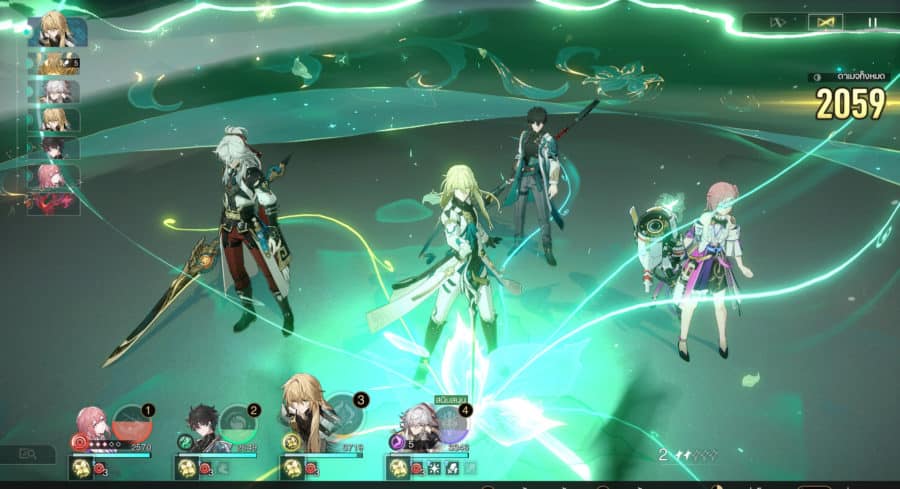Open the battle details magnifier button
The width and height of the screenshot is (900, 489).
point(29,455)
